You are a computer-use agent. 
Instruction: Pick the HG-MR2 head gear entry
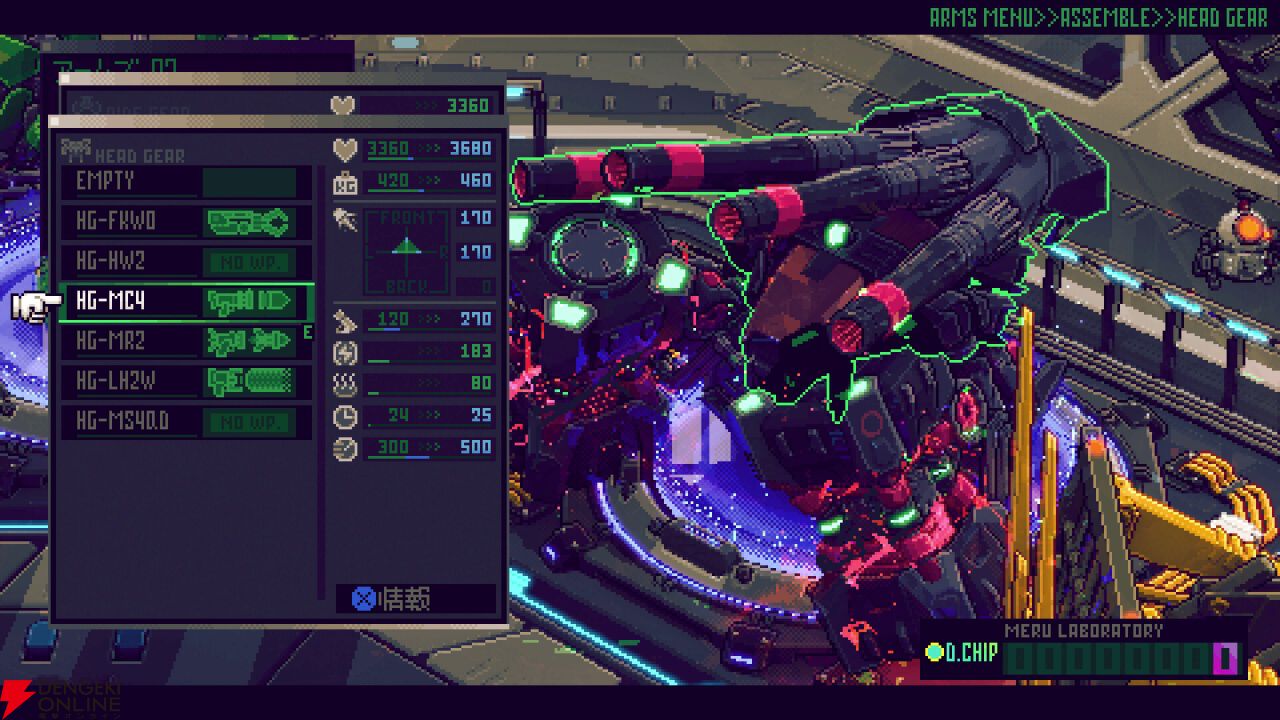[185, 341]
